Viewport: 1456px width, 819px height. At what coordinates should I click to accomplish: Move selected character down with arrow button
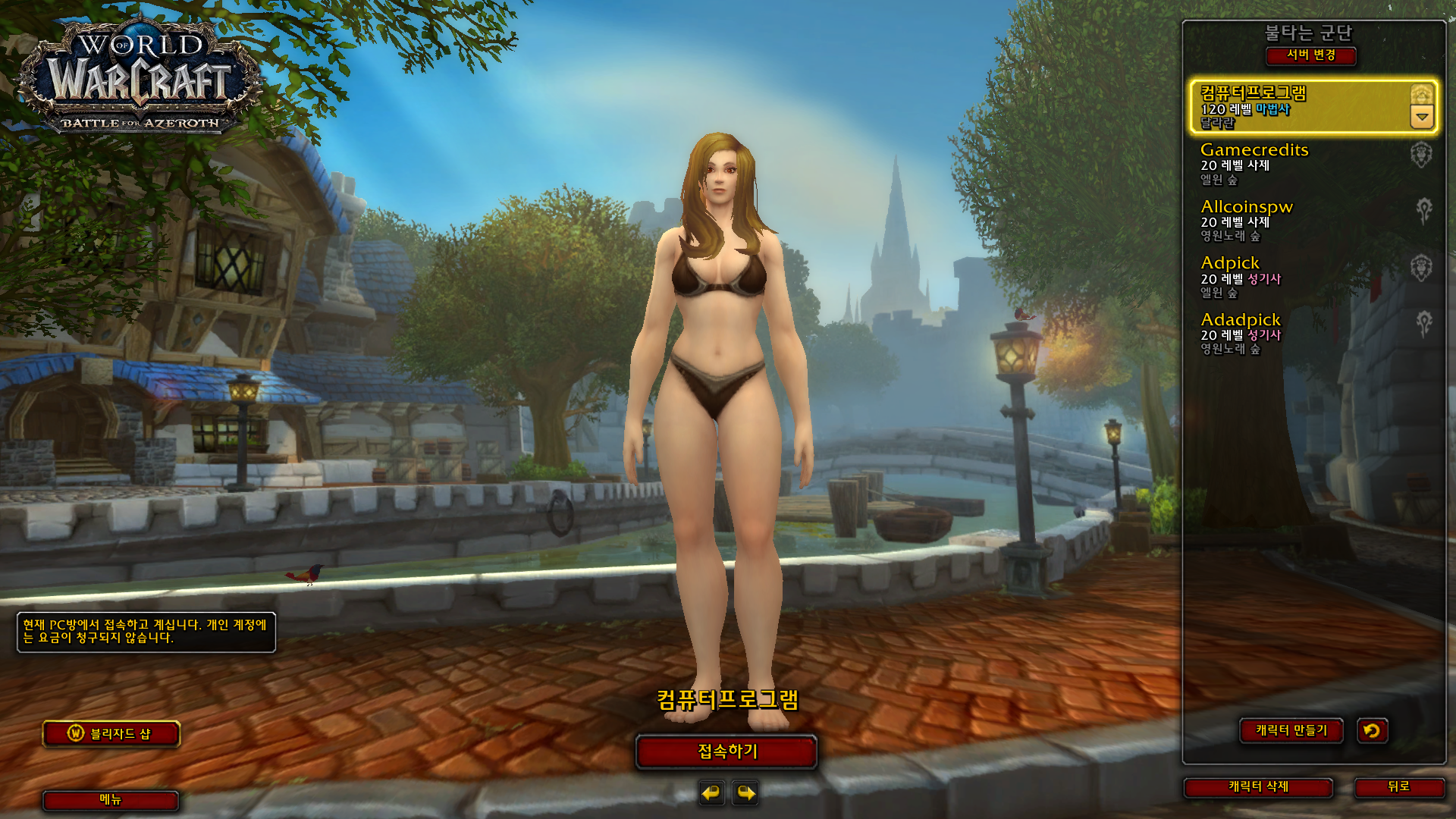pos(1422,118)
